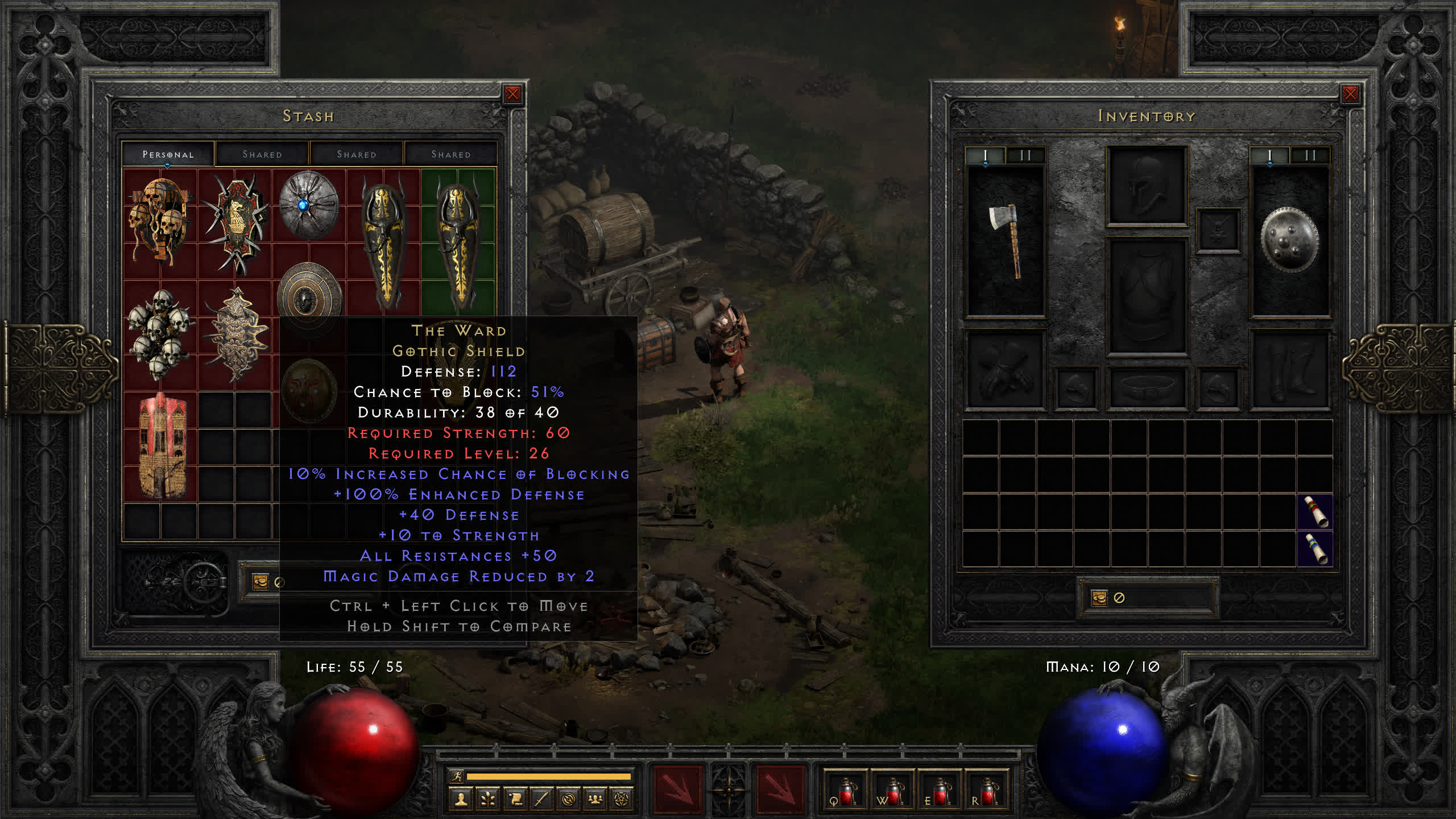Image resolution: width=1456 pixels, height=819 pixels.
Task: Click the stash gold coin button
Action: (260, 581)
